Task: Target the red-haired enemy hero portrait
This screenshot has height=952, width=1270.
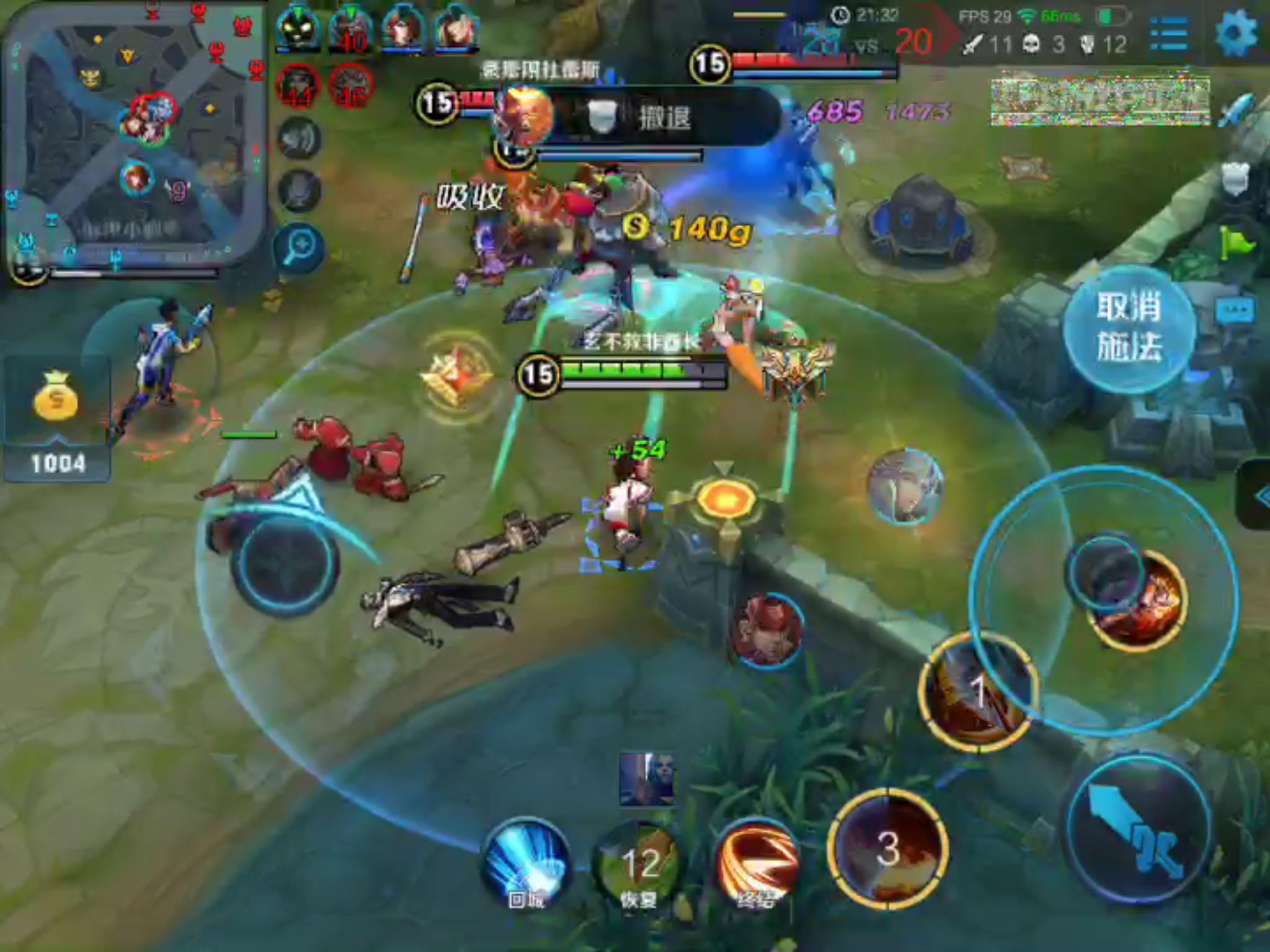Action: [768, 629]
